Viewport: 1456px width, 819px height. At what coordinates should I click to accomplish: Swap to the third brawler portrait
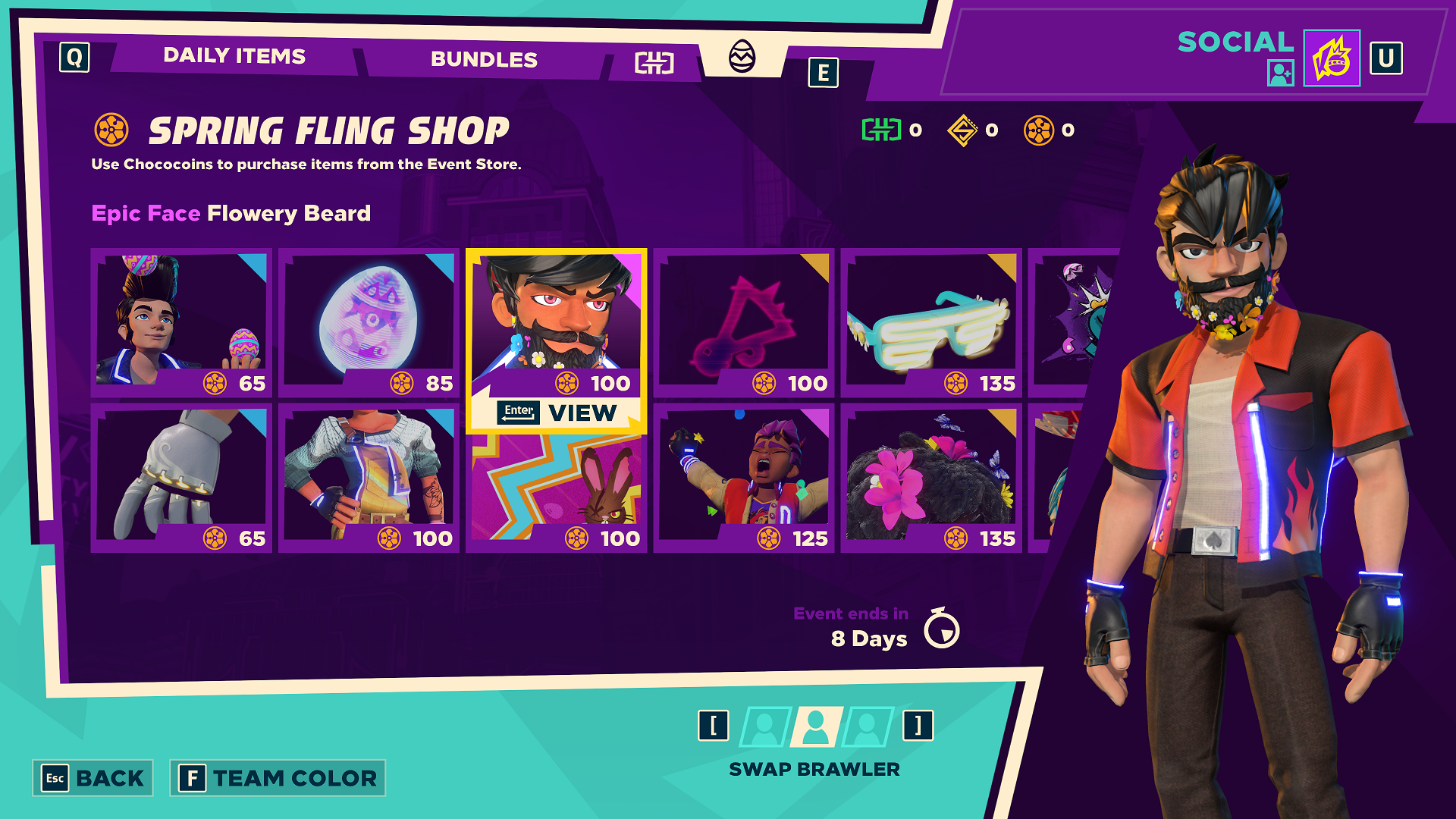[x=867, y=726]
